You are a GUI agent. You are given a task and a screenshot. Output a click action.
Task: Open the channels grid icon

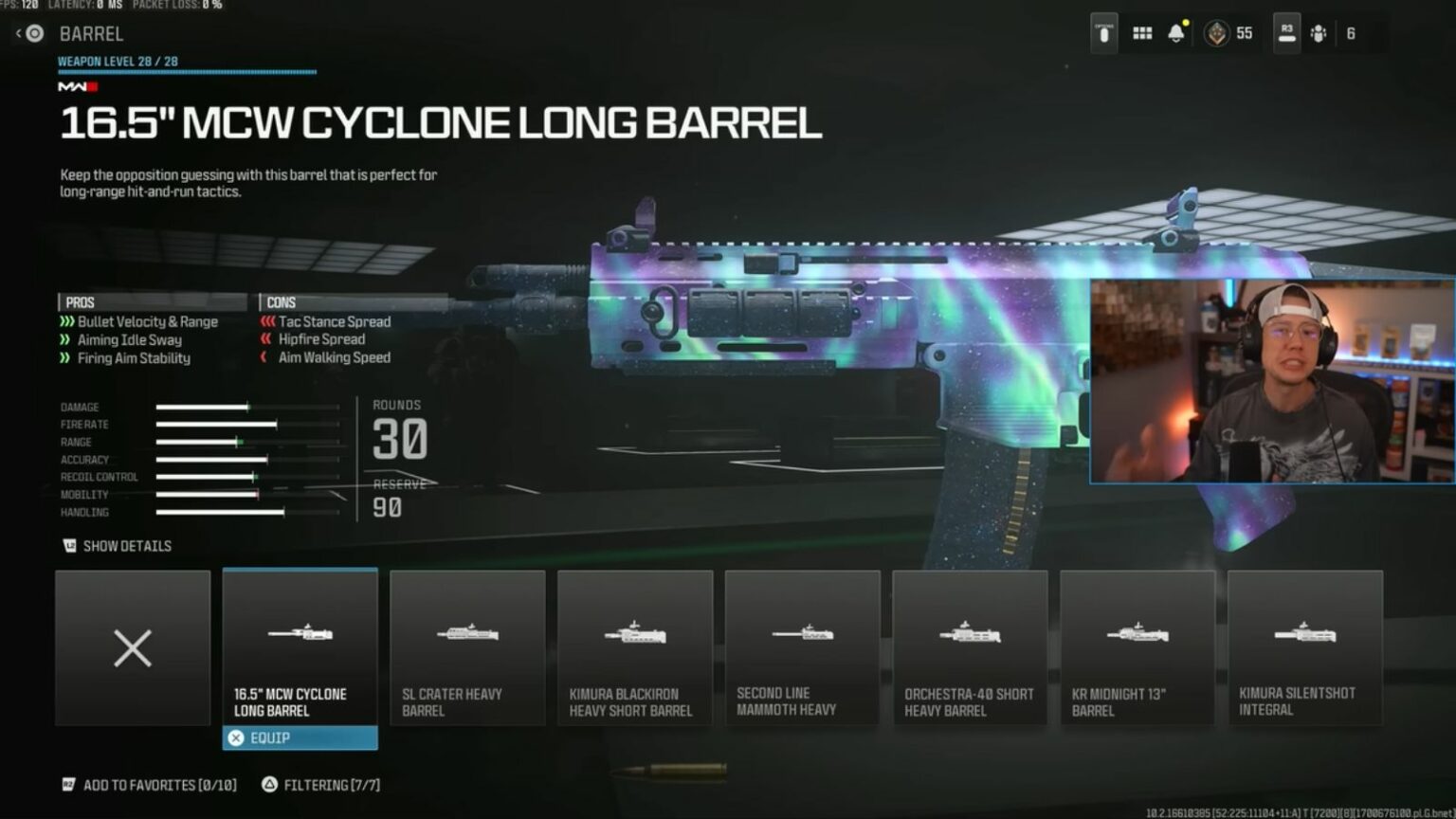pos(1140,31)
